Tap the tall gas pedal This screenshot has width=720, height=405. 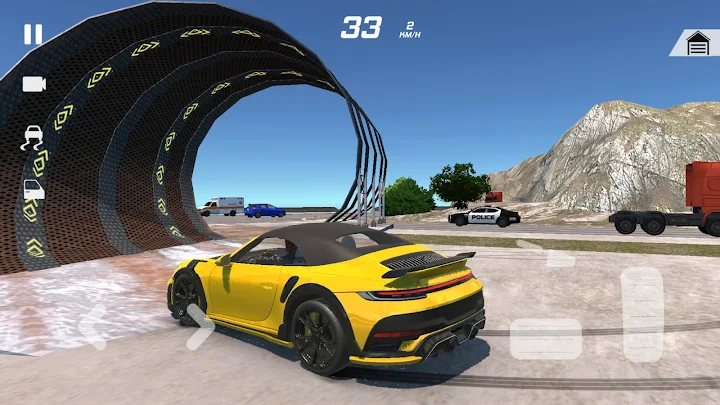tap(642, 314)
